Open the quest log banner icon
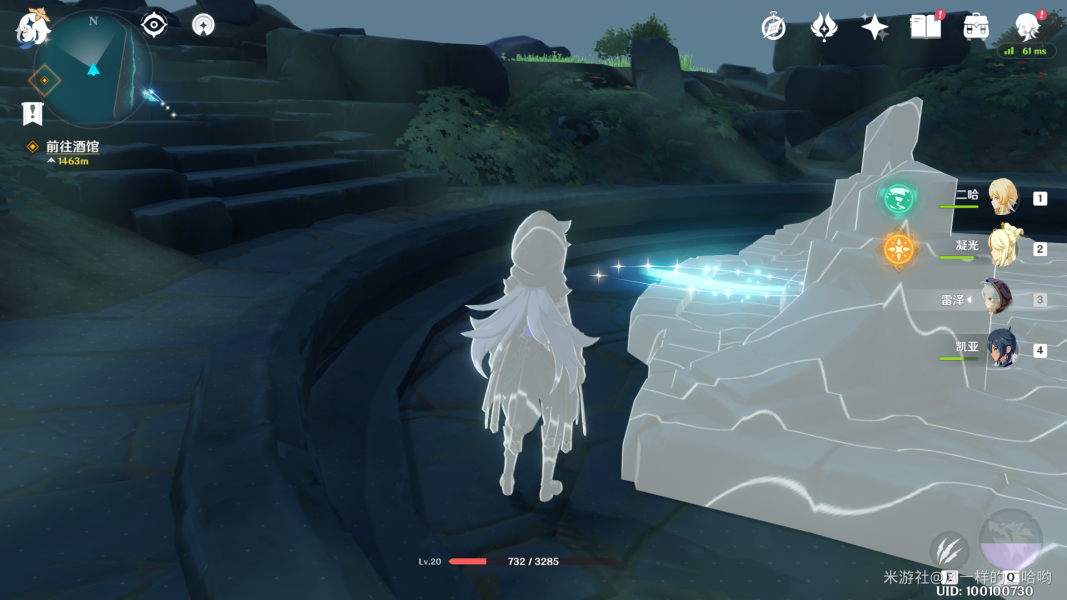 (x=32, y=113)
